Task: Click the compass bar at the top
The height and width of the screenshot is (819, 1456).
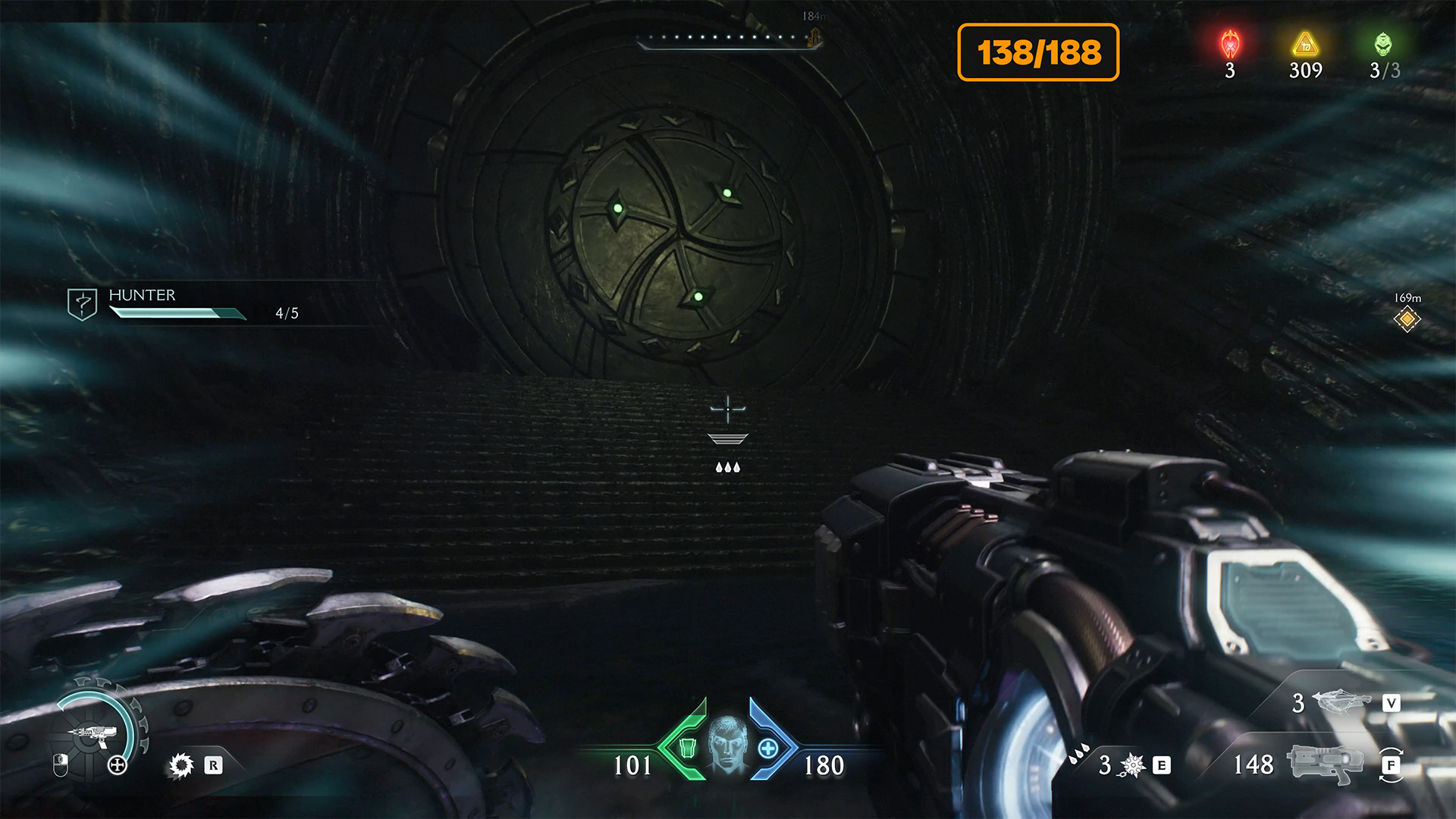Action: (x=728, y=39)
